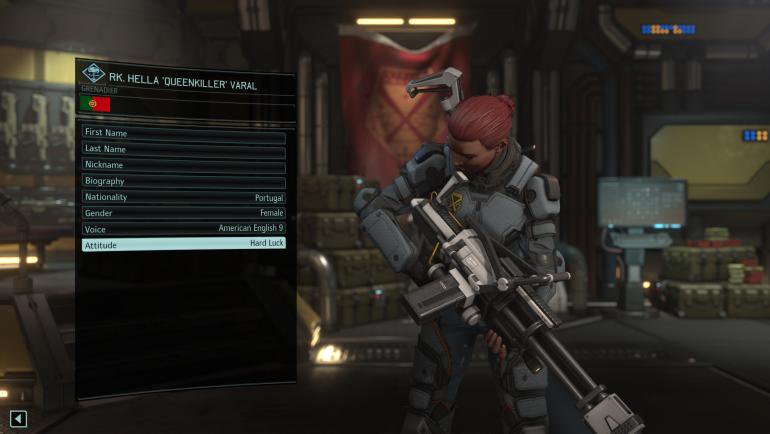Change Nationality from Portugal

[183, 197]
